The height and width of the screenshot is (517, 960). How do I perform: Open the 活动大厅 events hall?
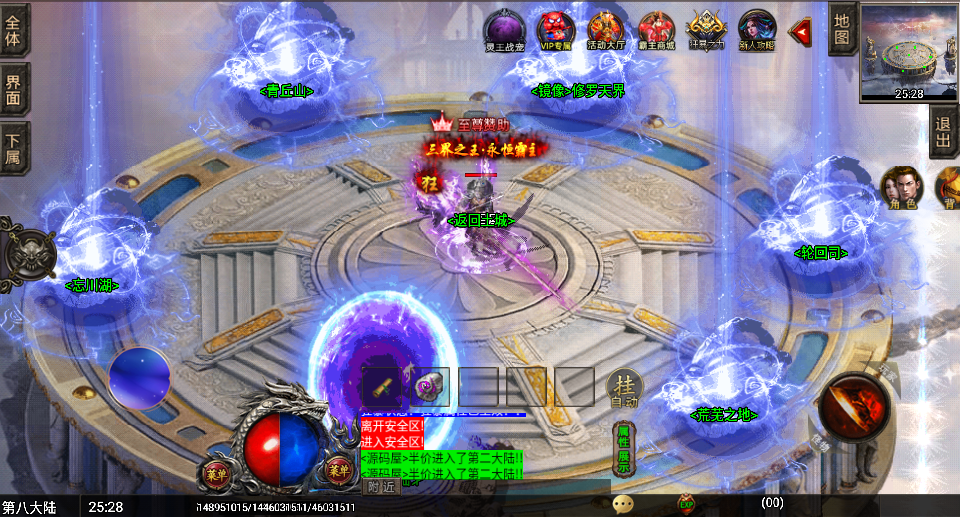pyautogui.click(x=605, y=29)
